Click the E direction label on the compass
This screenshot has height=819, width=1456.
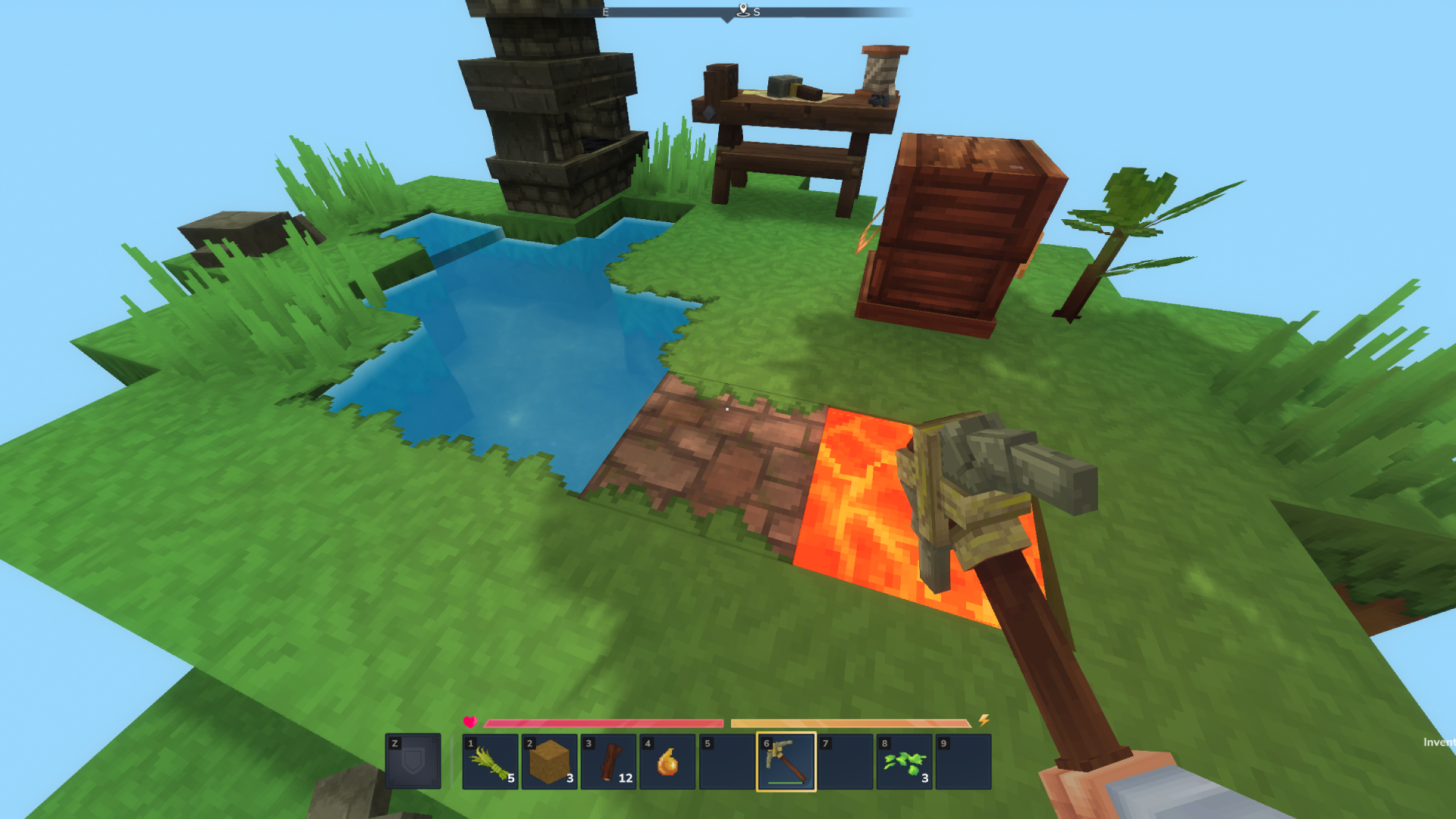[605, 12]
